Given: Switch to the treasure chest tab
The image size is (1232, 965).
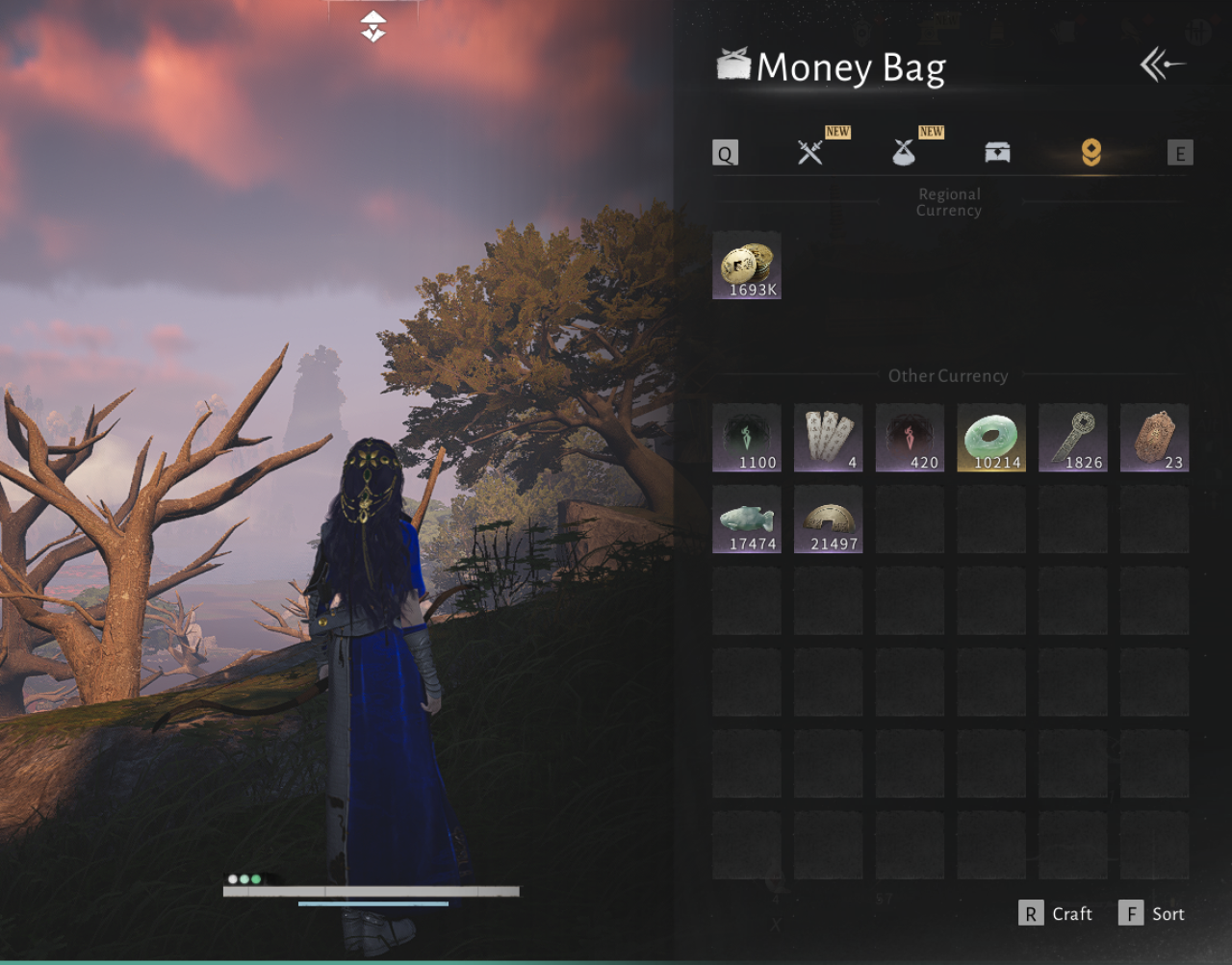Looking at the screenshot, I should click(x=997, y=152).
